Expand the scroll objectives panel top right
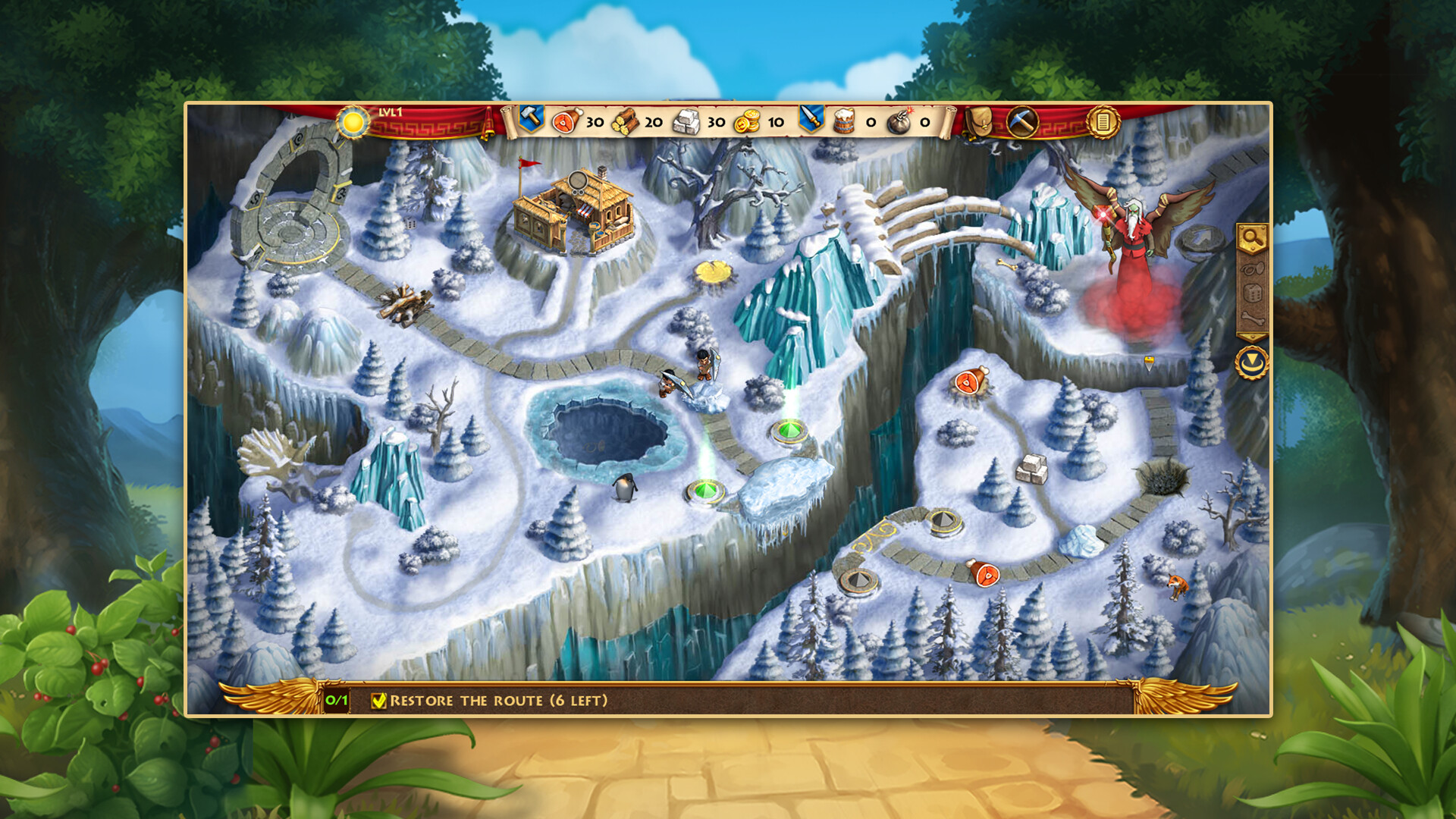This screenshot has width=1456, height=819. click(x=1103, y=121)
